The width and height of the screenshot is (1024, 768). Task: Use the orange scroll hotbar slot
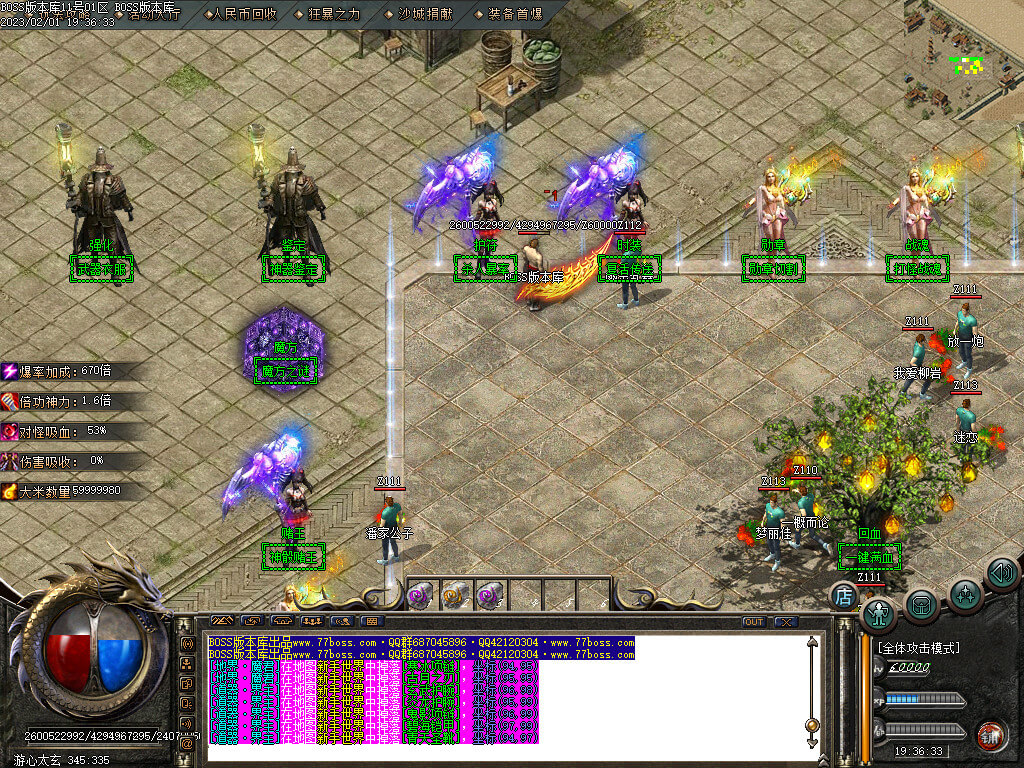455,596
